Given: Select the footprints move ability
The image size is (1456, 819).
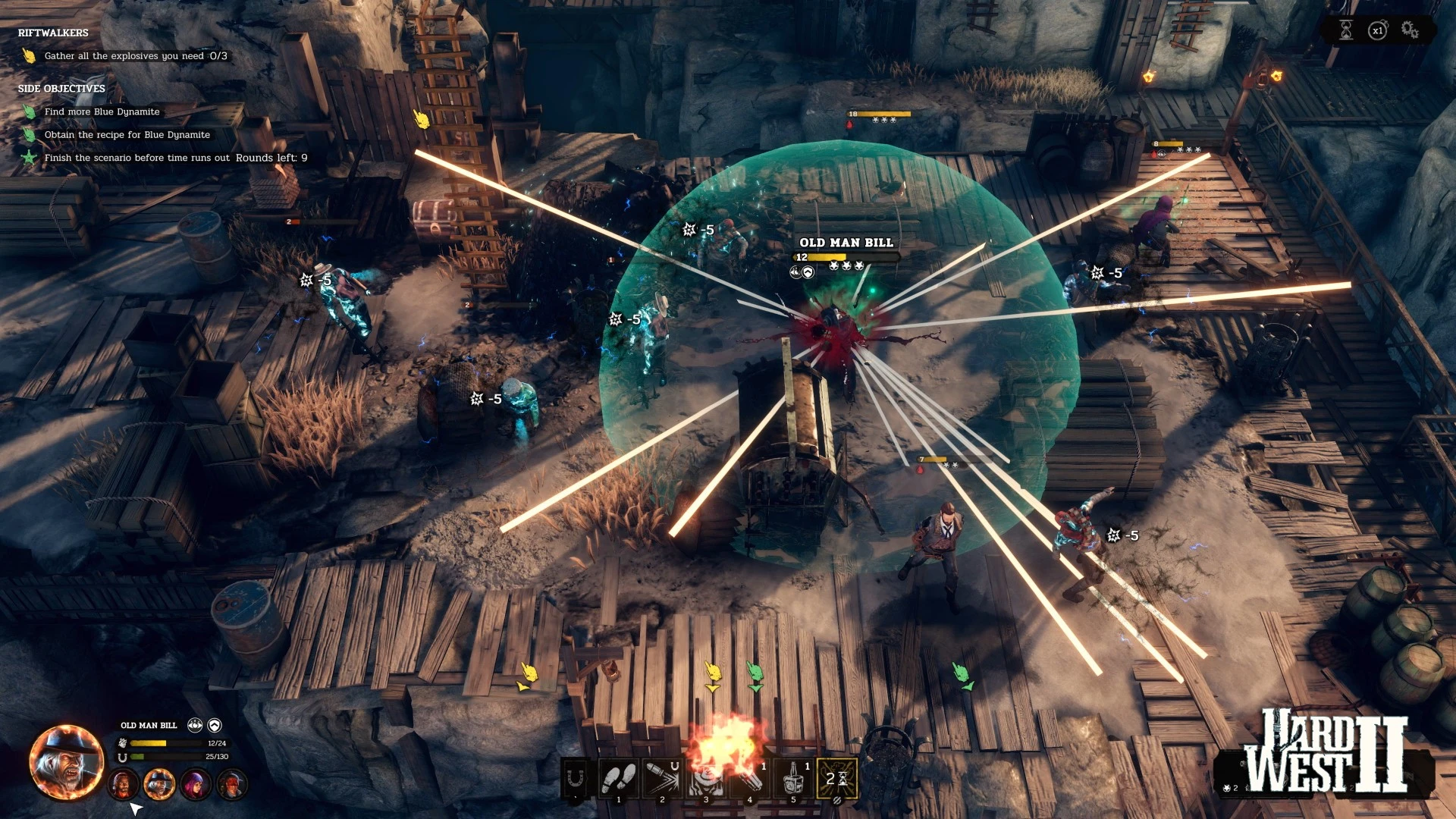Looking at the screenshot, I should [619, 778].
